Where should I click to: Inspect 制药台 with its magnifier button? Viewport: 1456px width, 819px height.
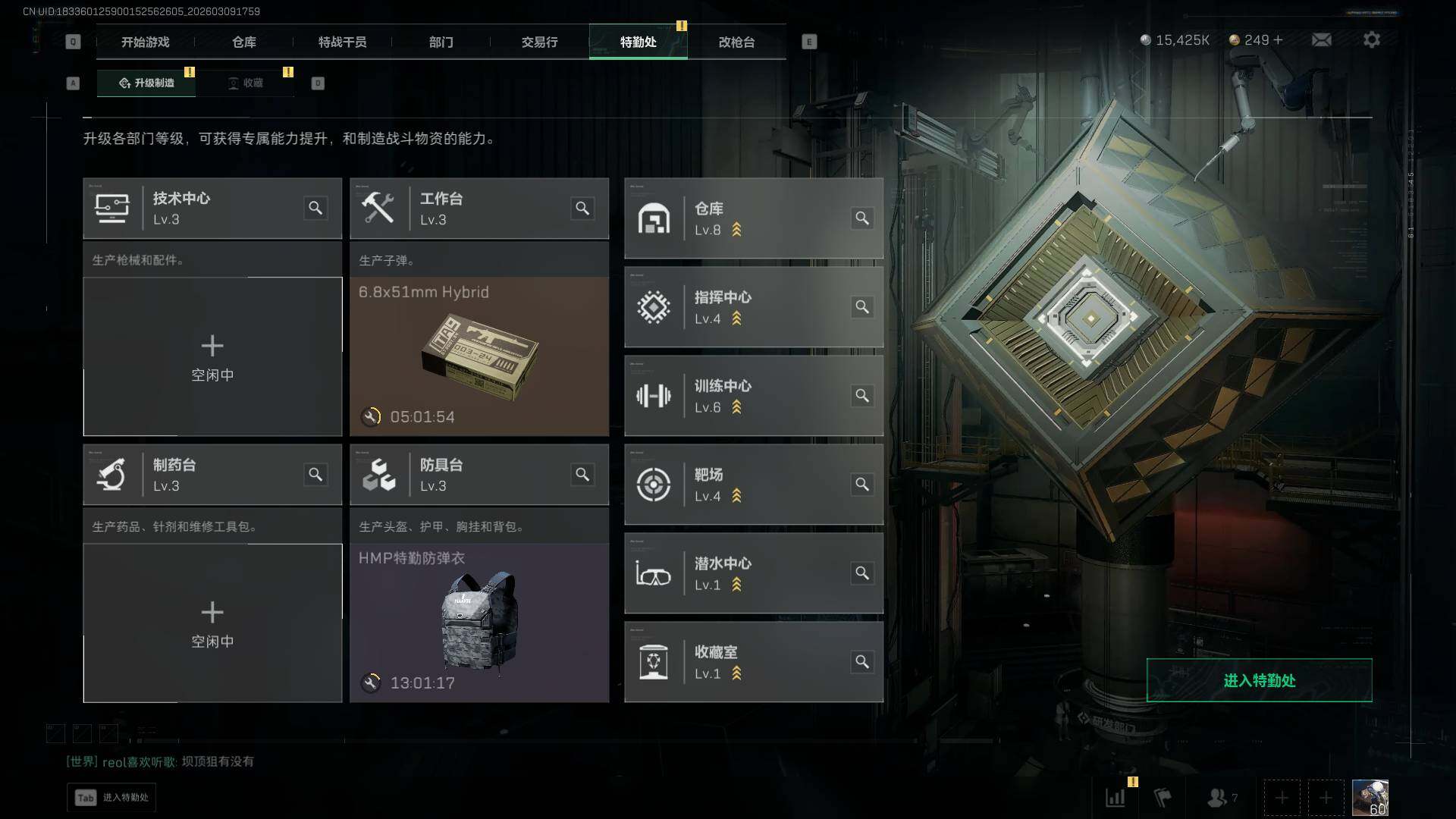pos(315,475)
